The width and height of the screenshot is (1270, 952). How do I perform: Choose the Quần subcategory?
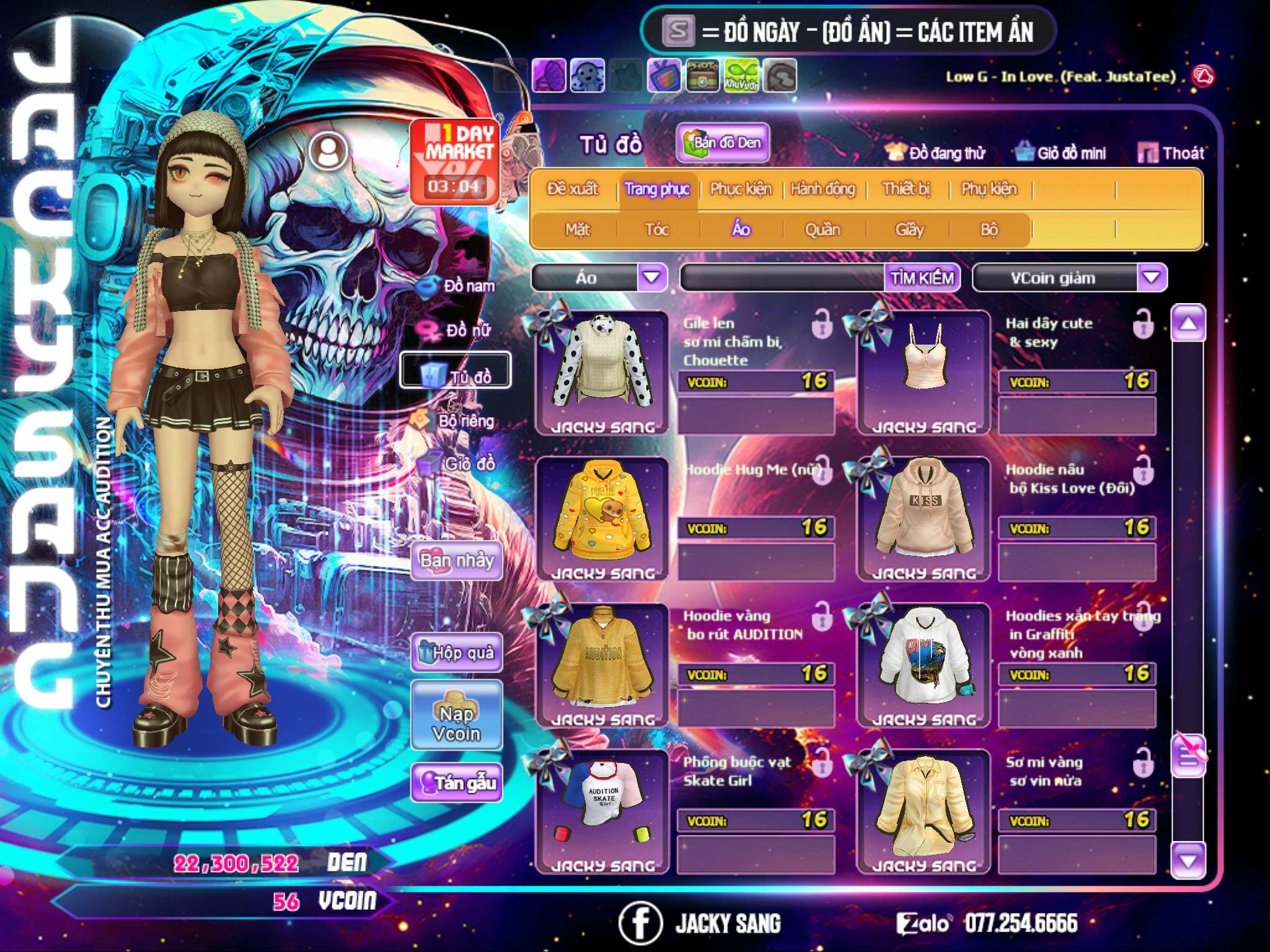822,230
